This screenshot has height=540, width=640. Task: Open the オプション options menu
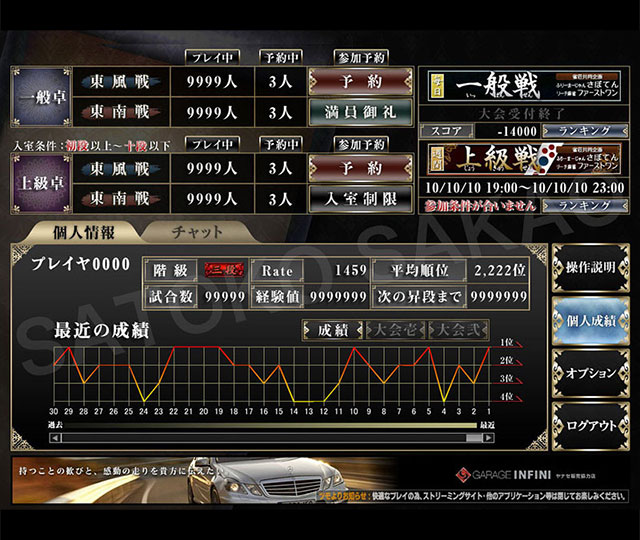[590, 373]
